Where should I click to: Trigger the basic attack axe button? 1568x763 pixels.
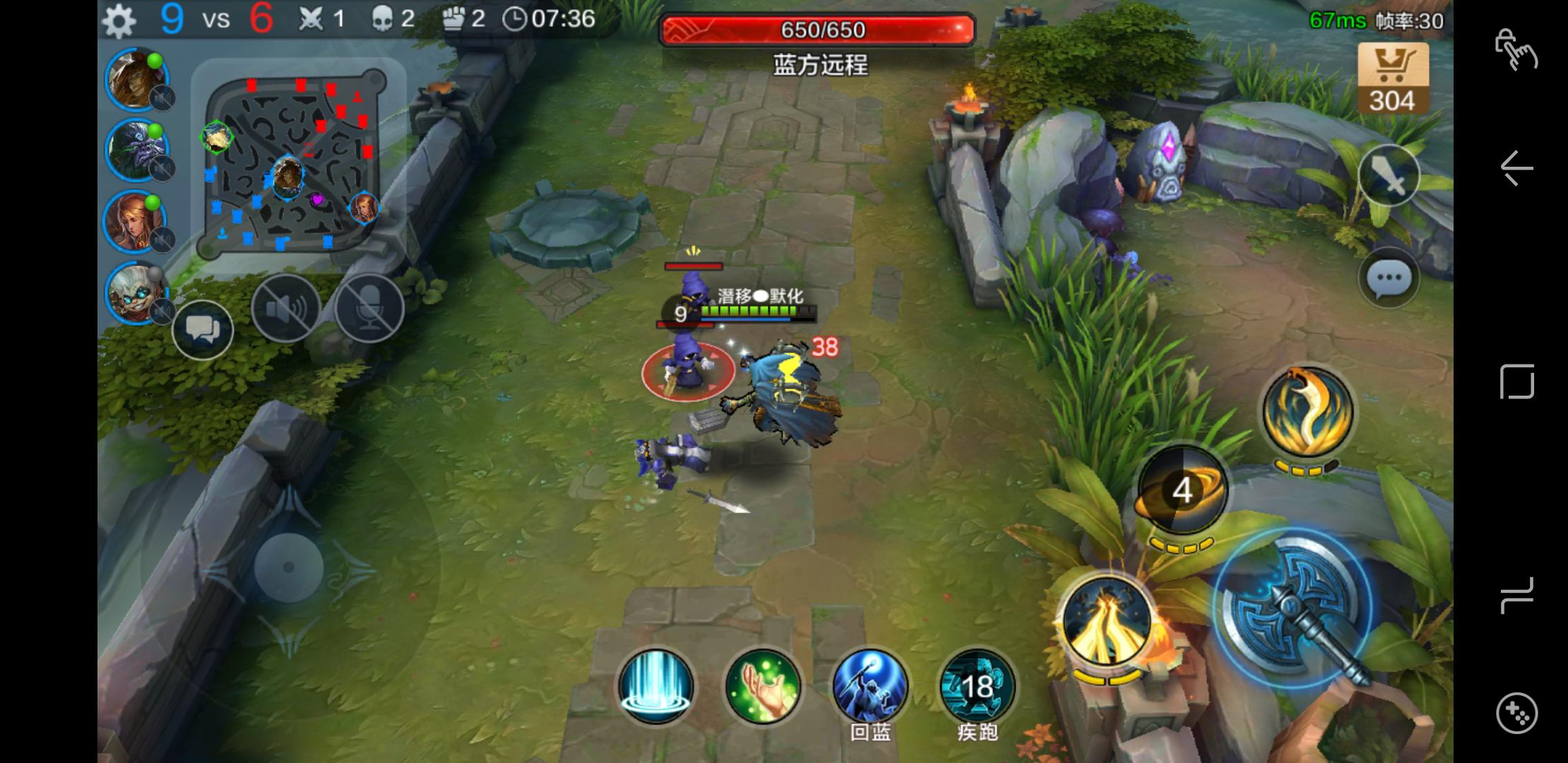click(1294, 609)
